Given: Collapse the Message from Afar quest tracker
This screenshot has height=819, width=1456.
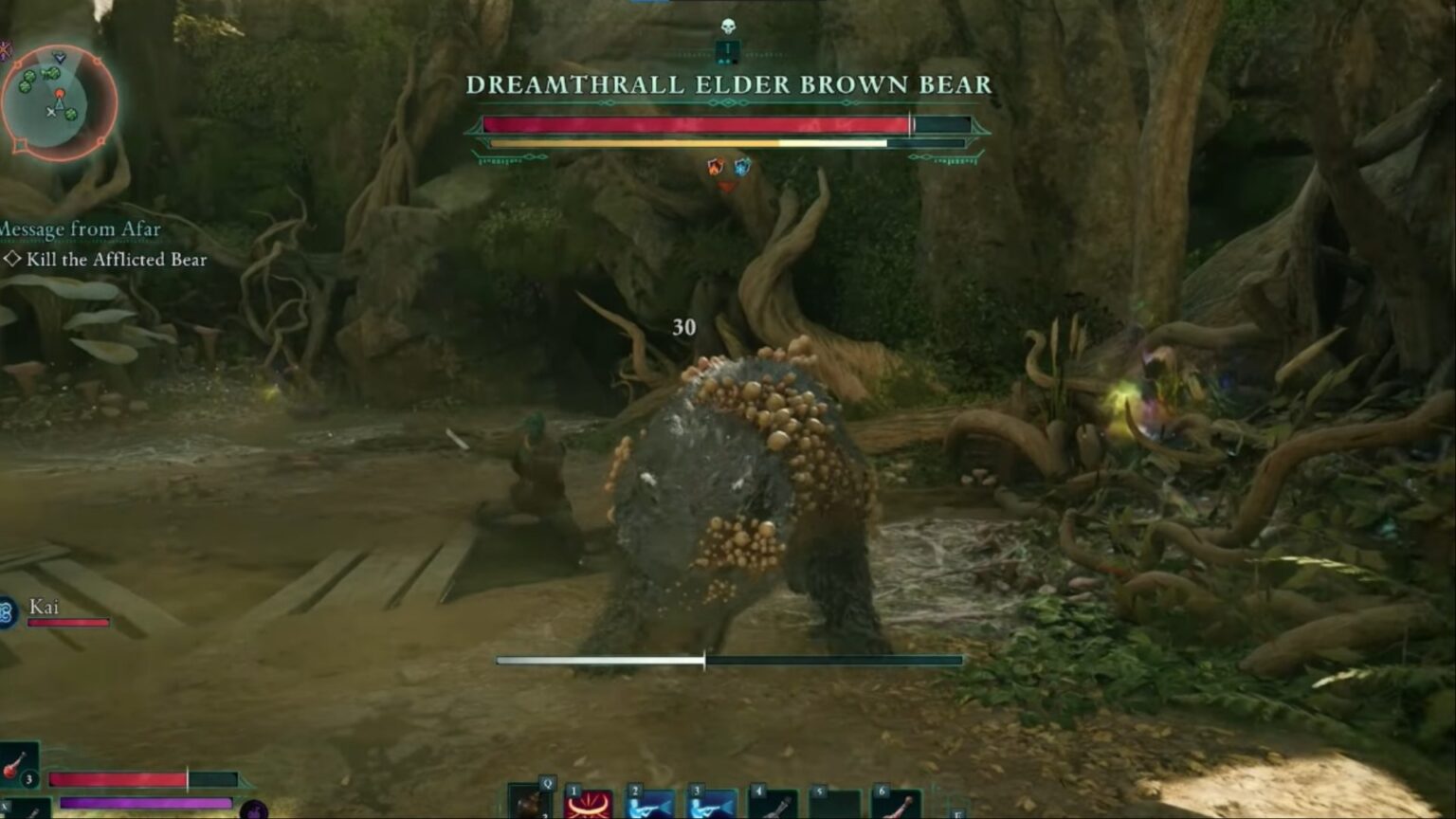Looking at the screenshot, I should click(x=79, y=229).
